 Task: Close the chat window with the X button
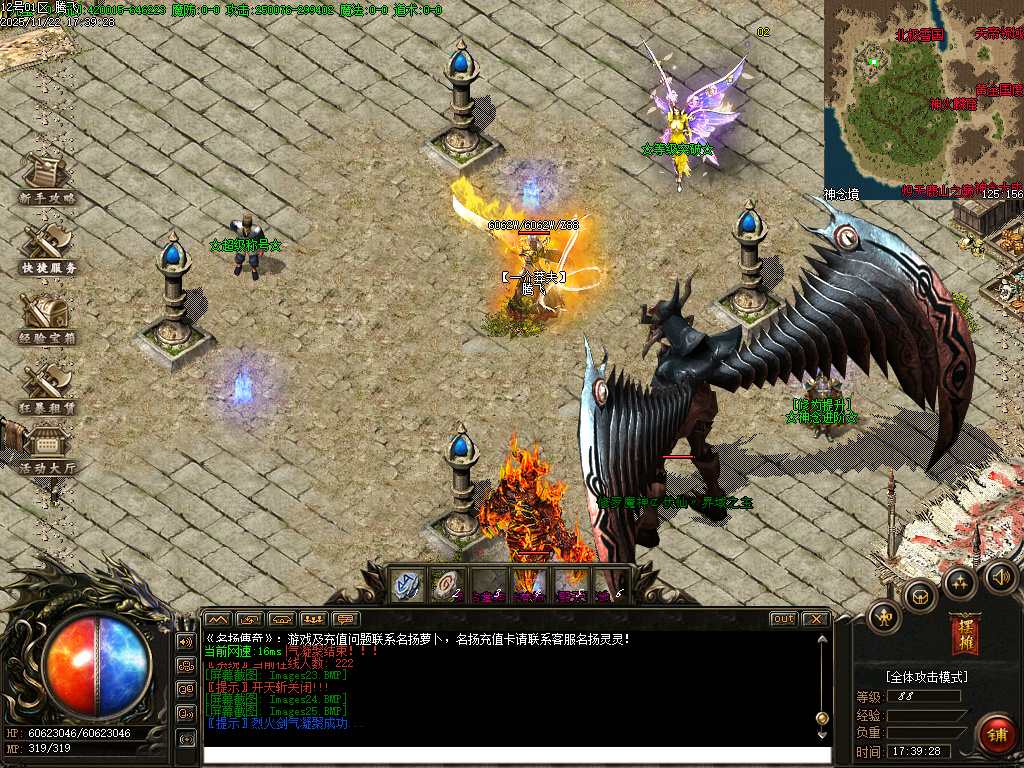pos(816,619)
